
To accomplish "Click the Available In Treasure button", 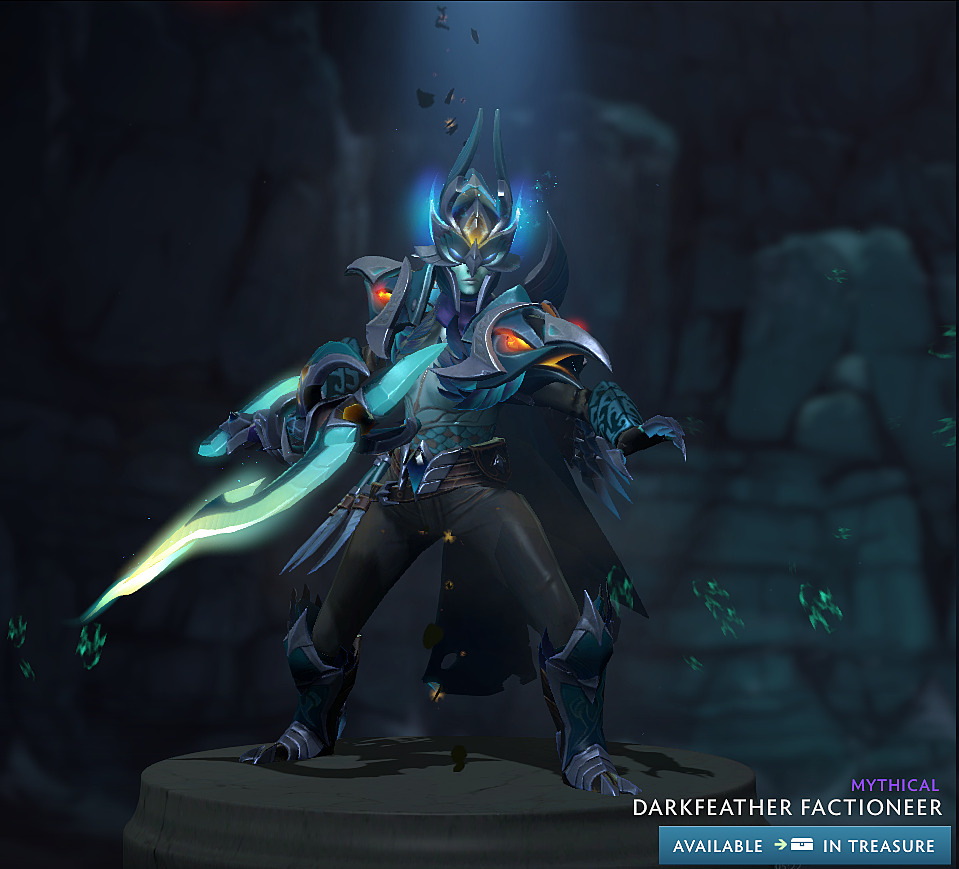I will (804, 845).
